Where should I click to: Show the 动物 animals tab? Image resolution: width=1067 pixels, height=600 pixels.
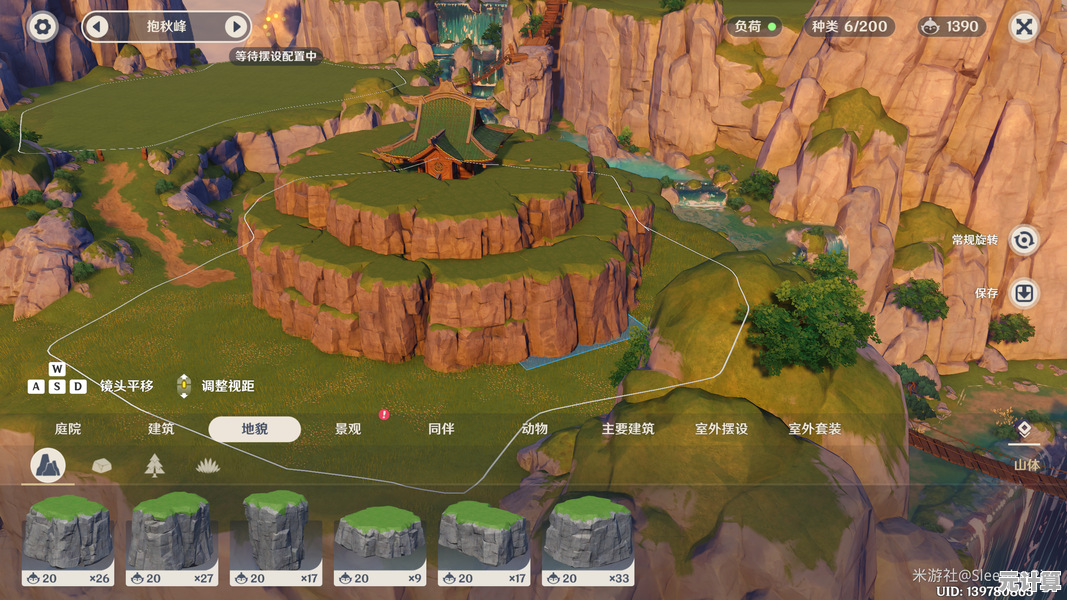click(x=534, y=429)
